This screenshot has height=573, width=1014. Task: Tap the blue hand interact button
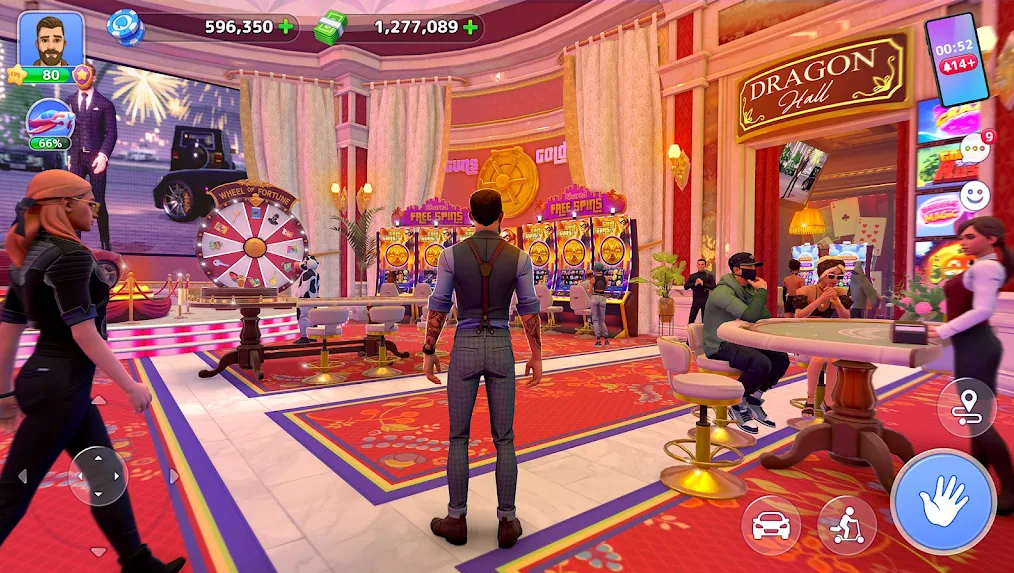tap(942, 500)
